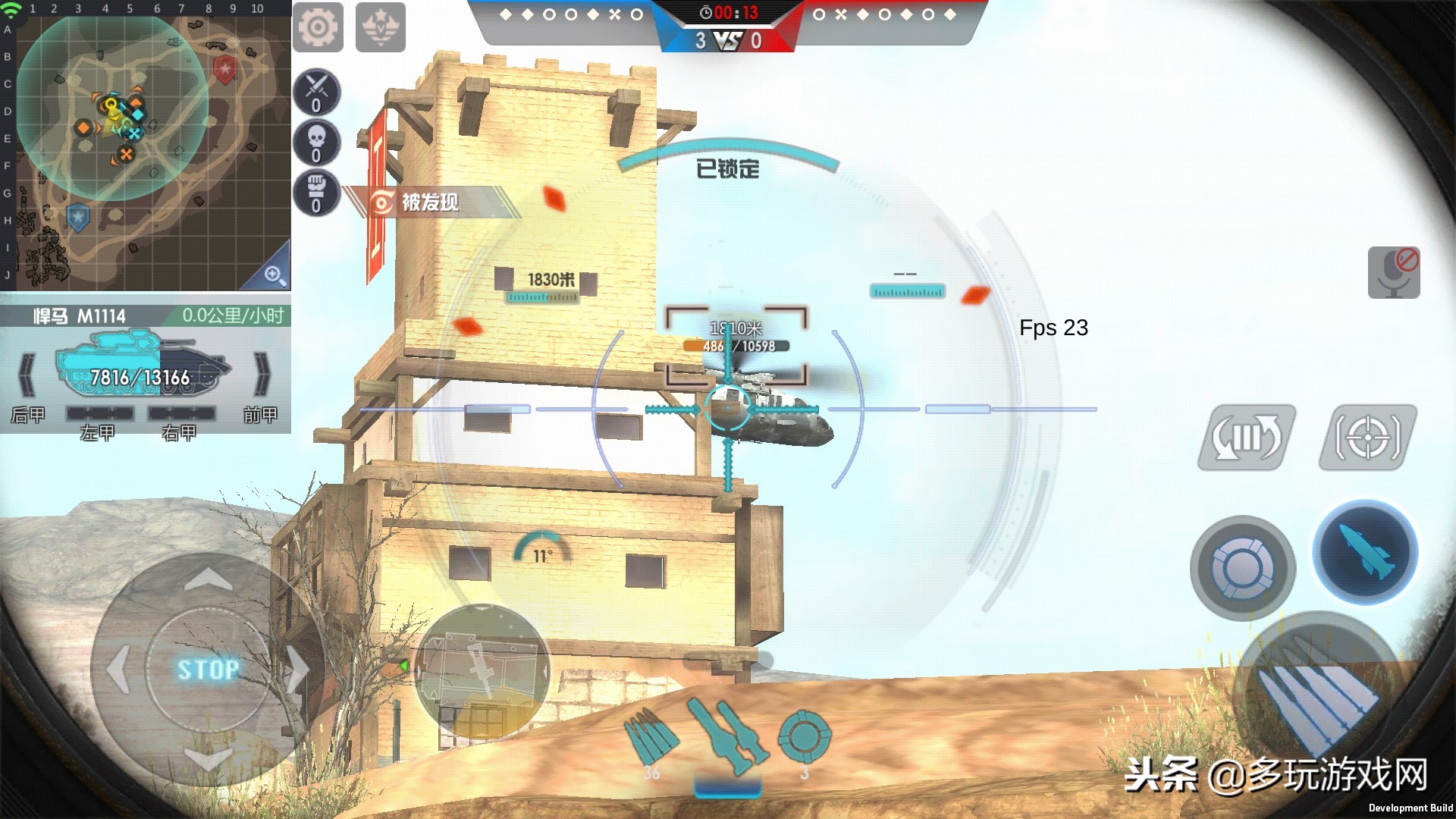Open the rank badge menu

click(380, 27)
